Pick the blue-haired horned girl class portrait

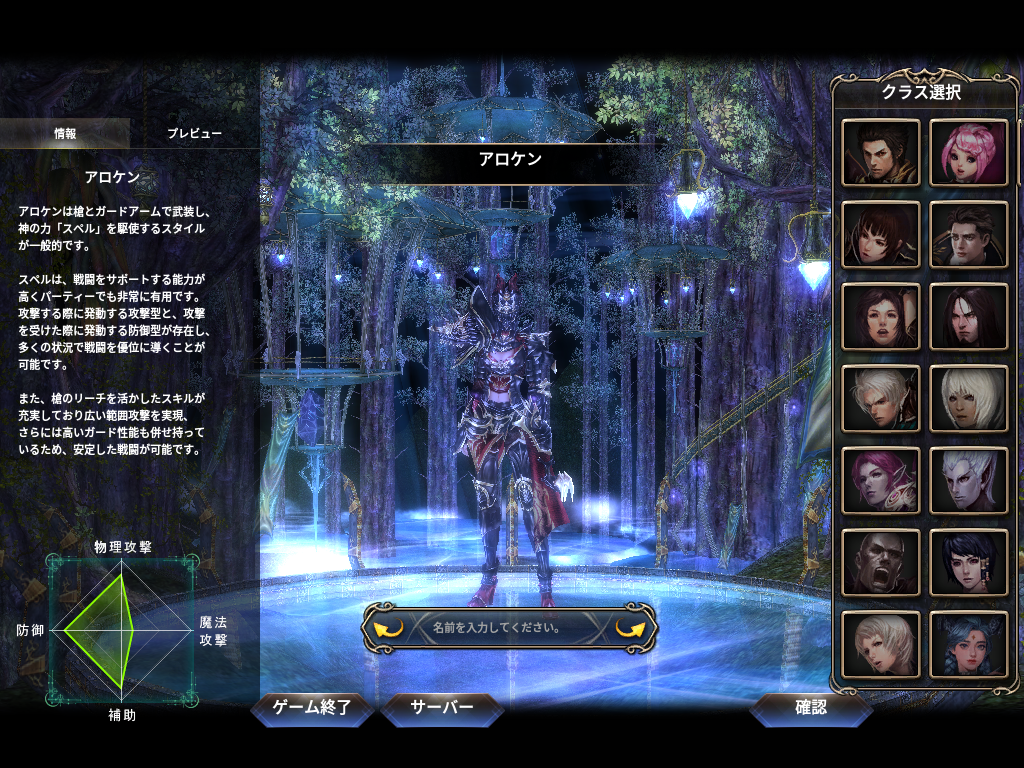coord(969,644)
